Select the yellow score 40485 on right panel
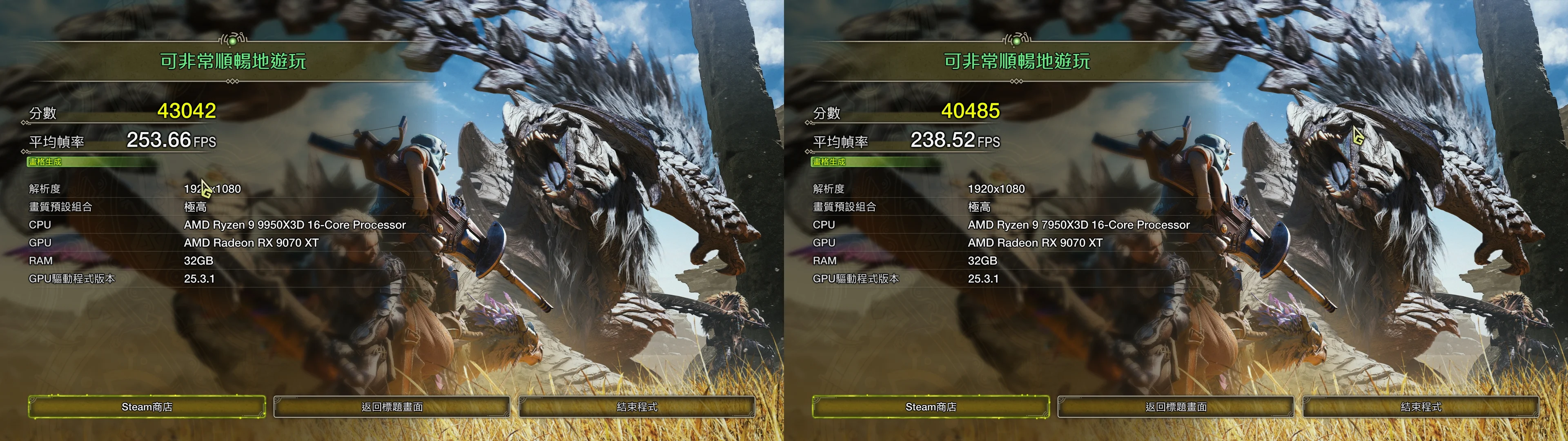This screenshot has width=1568, height=441. coord(971,111)
